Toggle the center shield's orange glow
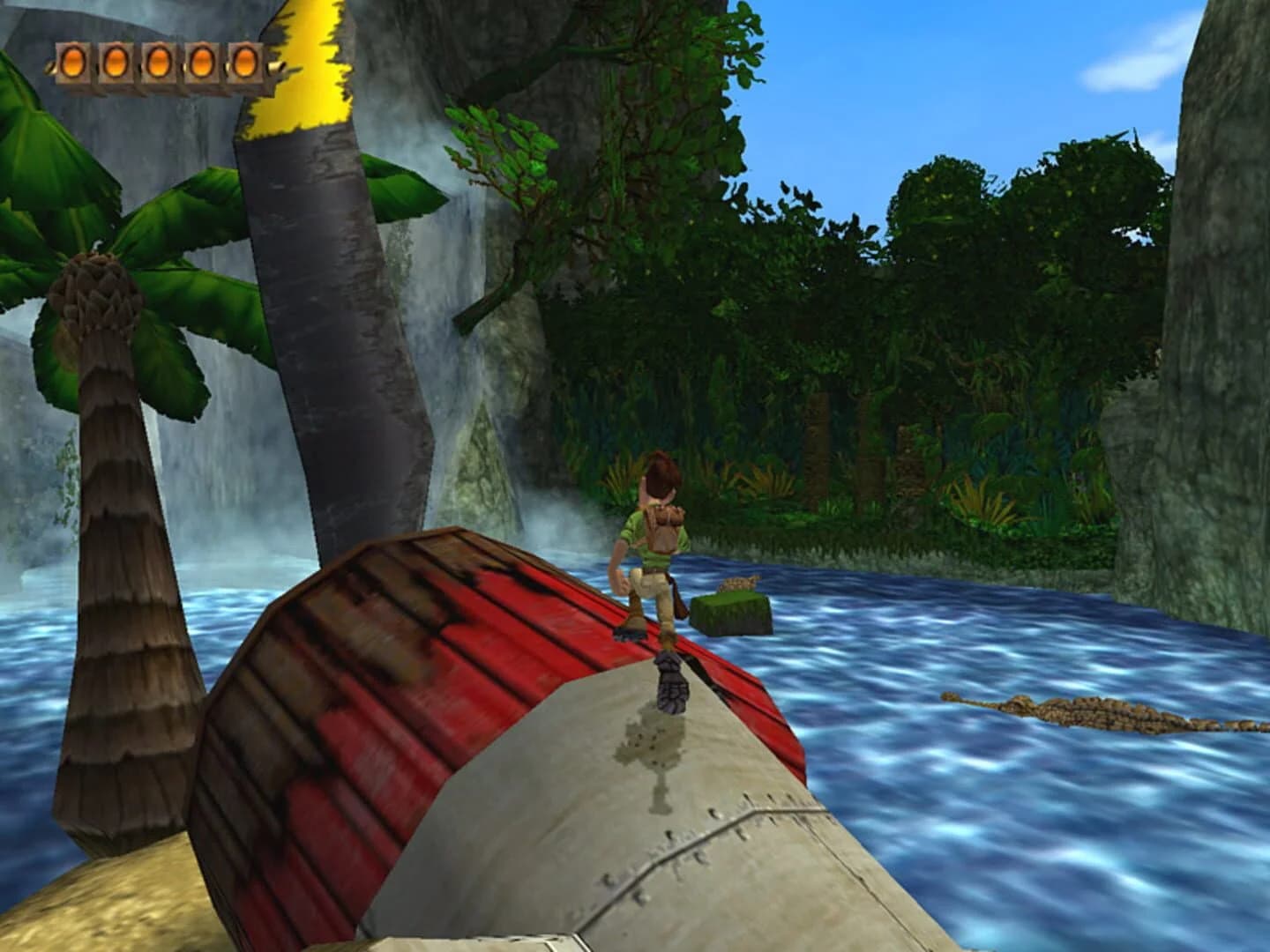 (x=158, y=62)
